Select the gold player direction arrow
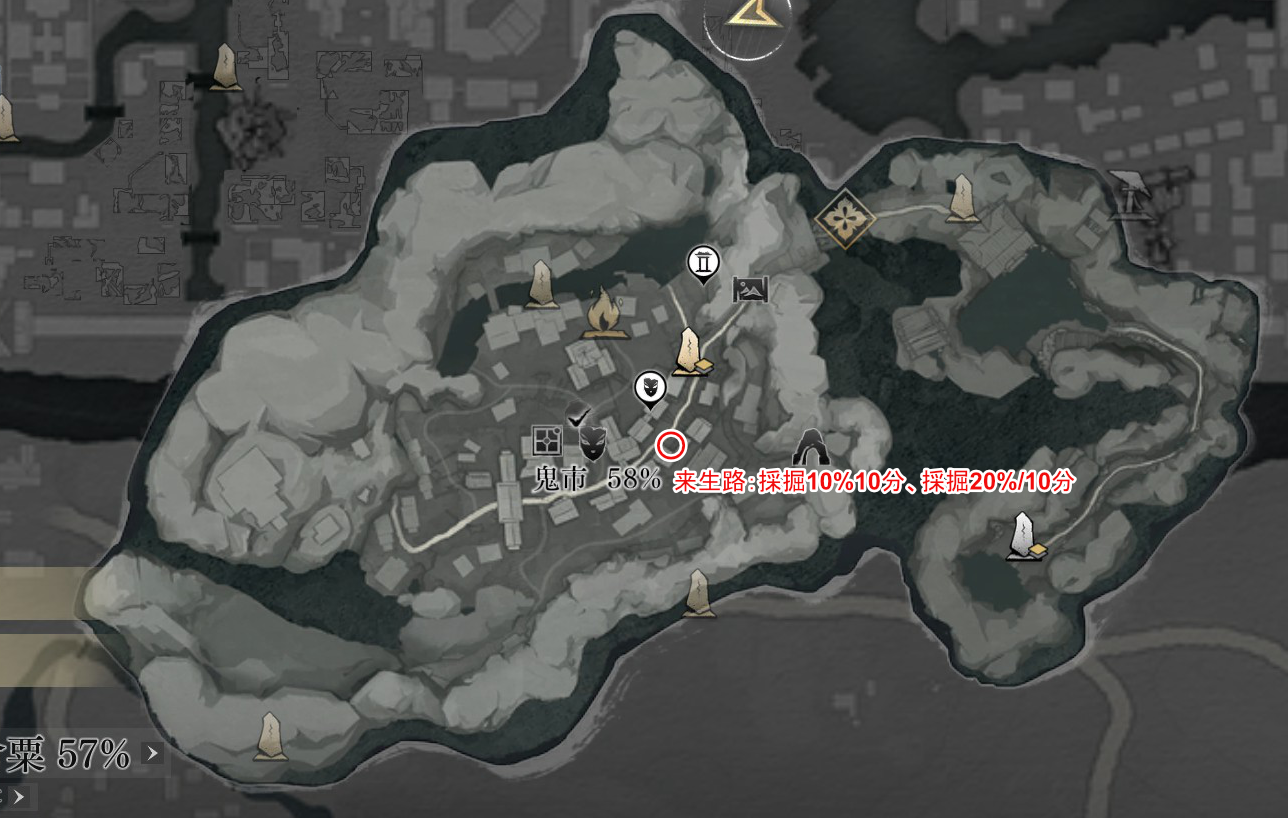1288x818 pixels. click(747, 12)
